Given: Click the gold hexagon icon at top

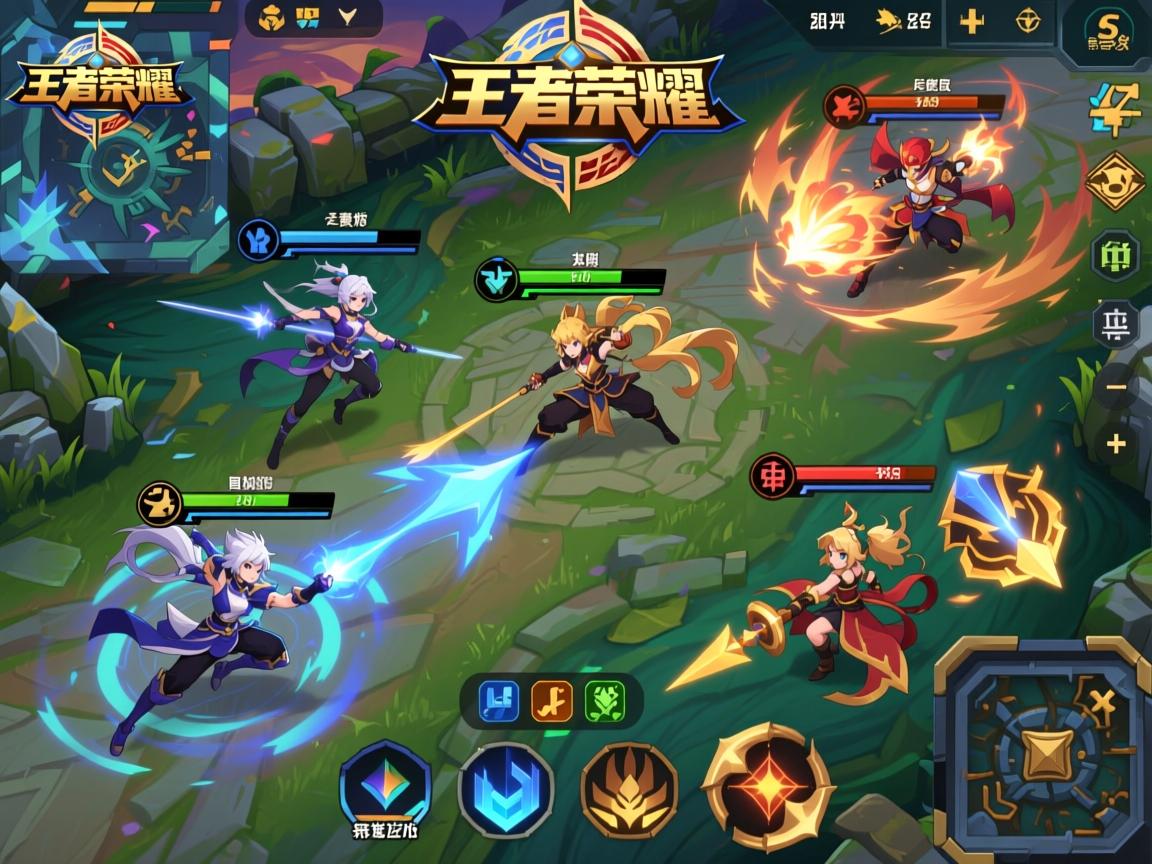Looking at the screenshot, I should pos(272,17).
